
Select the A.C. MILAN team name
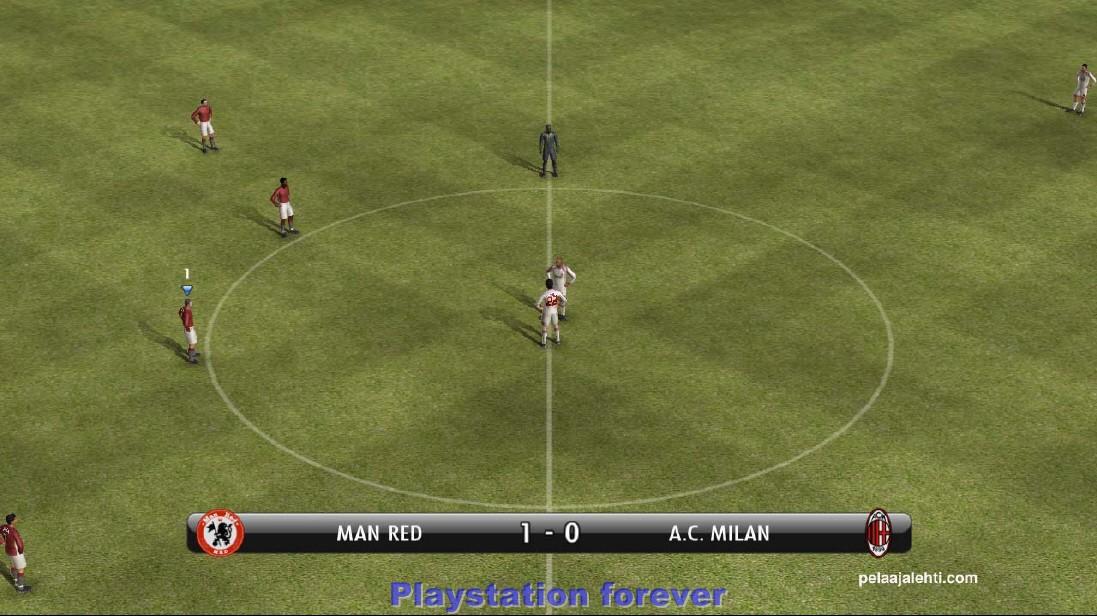coord(719,534)
